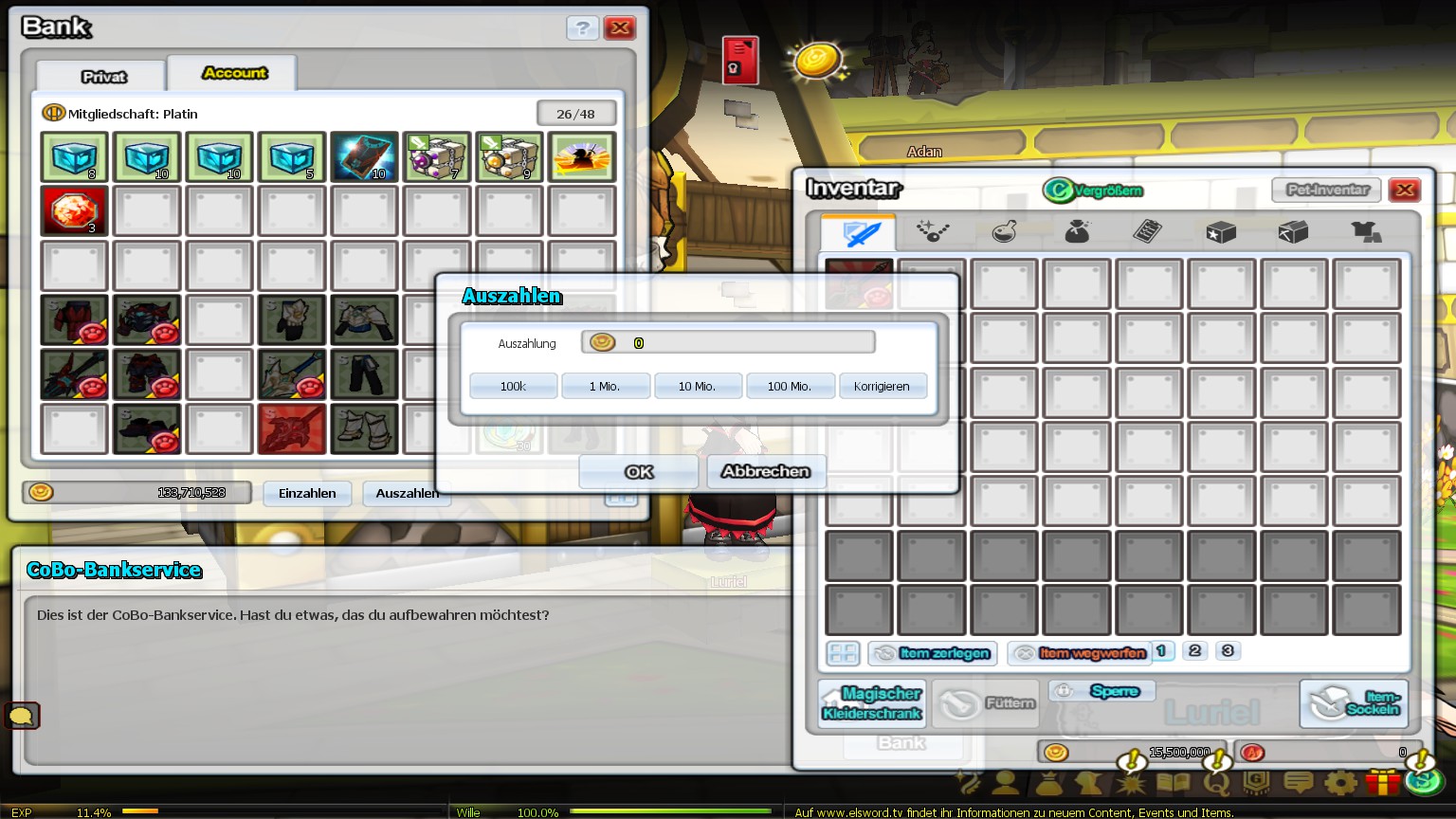The image size is (1456, 819).
Task: Cancel the withdrawal with Abbrechen
Action: [x=765, y=471]
